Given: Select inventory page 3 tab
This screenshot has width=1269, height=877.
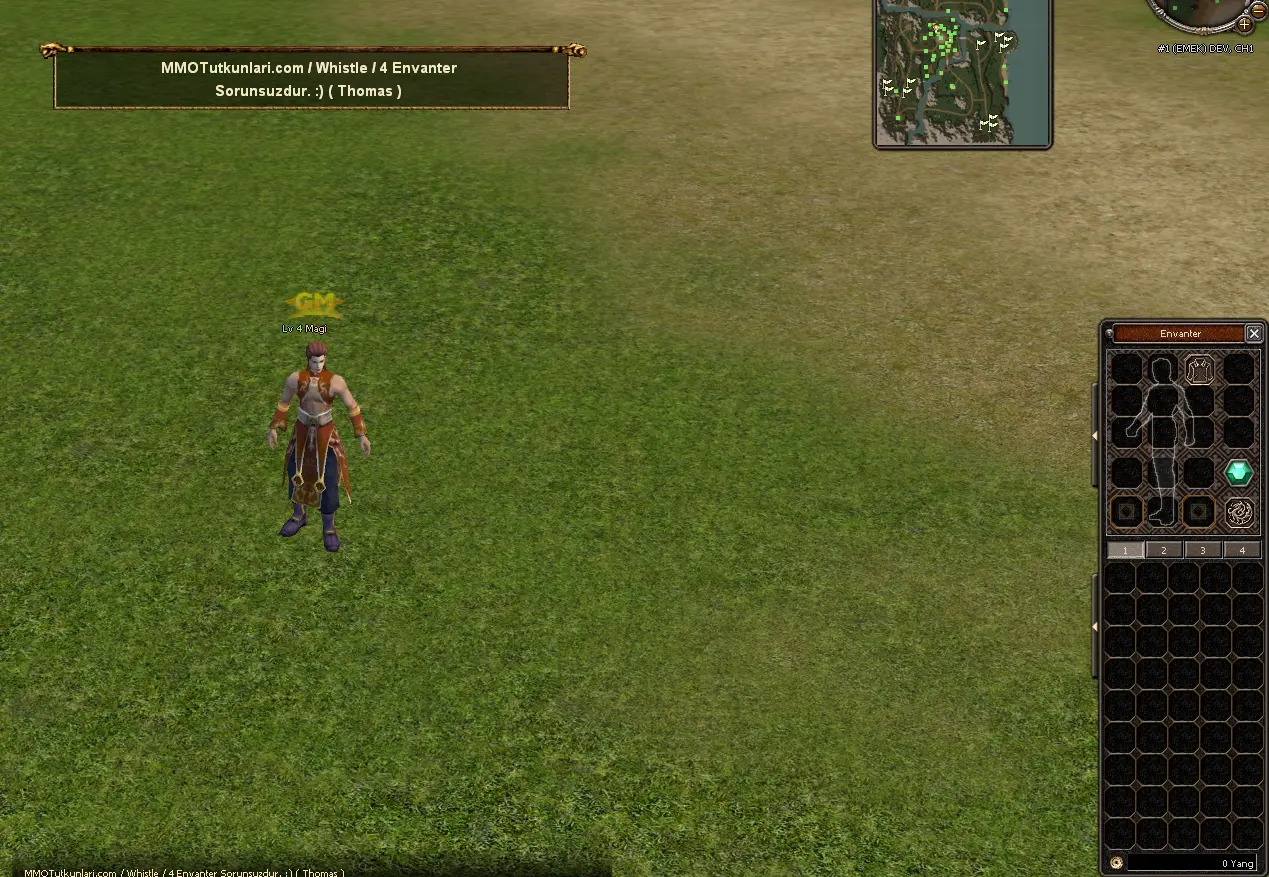Looking at the screenshot, I should coord(1203,550).
